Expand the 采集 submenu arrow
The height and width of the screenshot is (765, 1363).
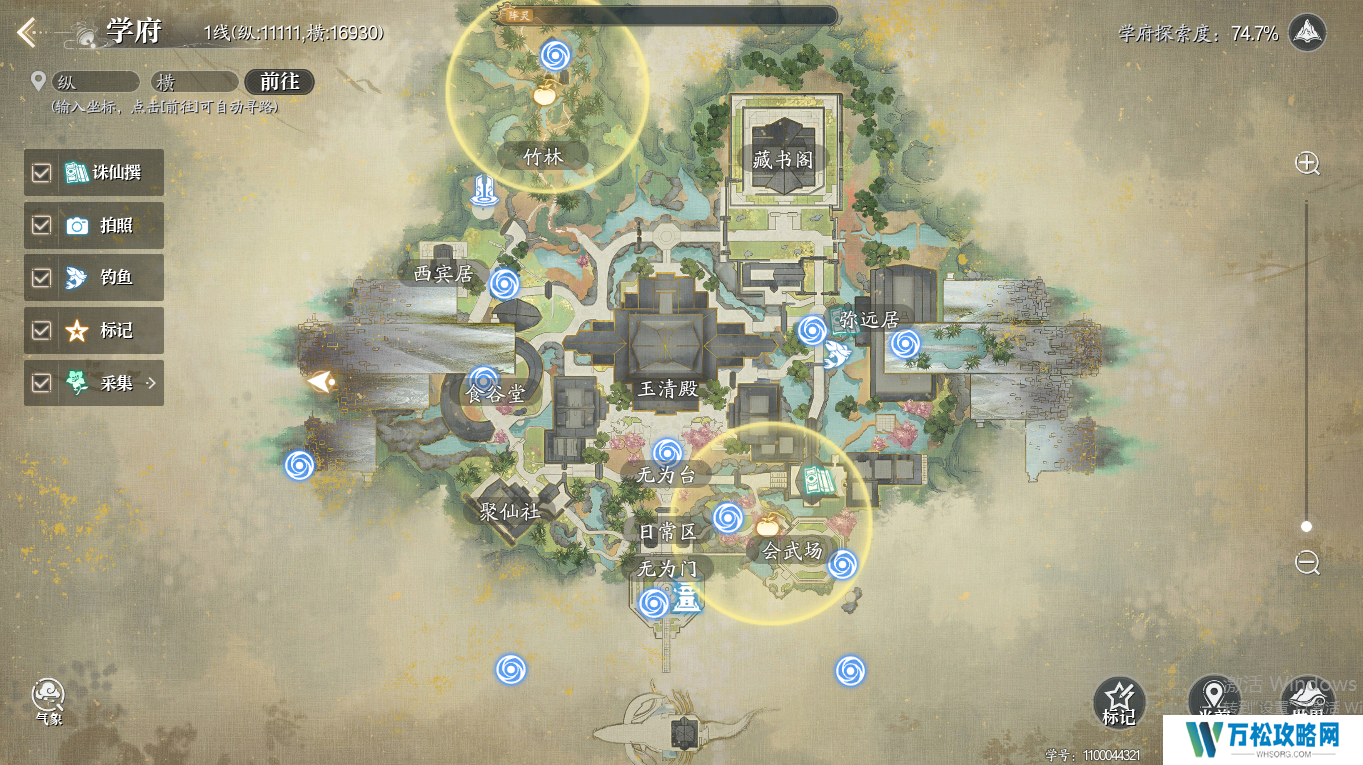152,383
